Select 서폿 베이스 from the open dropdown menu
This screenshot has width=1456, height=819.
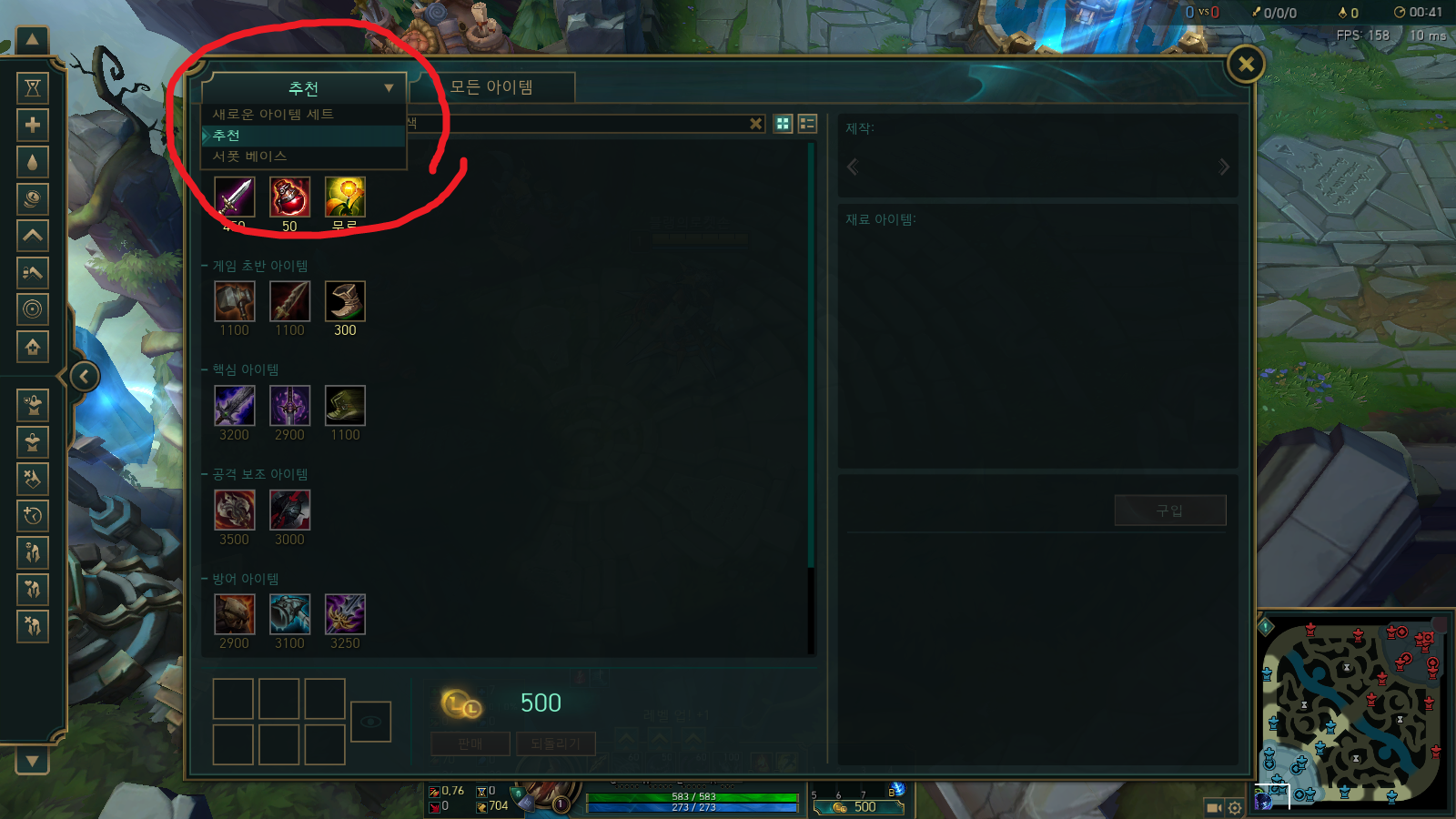pos(252,156)
